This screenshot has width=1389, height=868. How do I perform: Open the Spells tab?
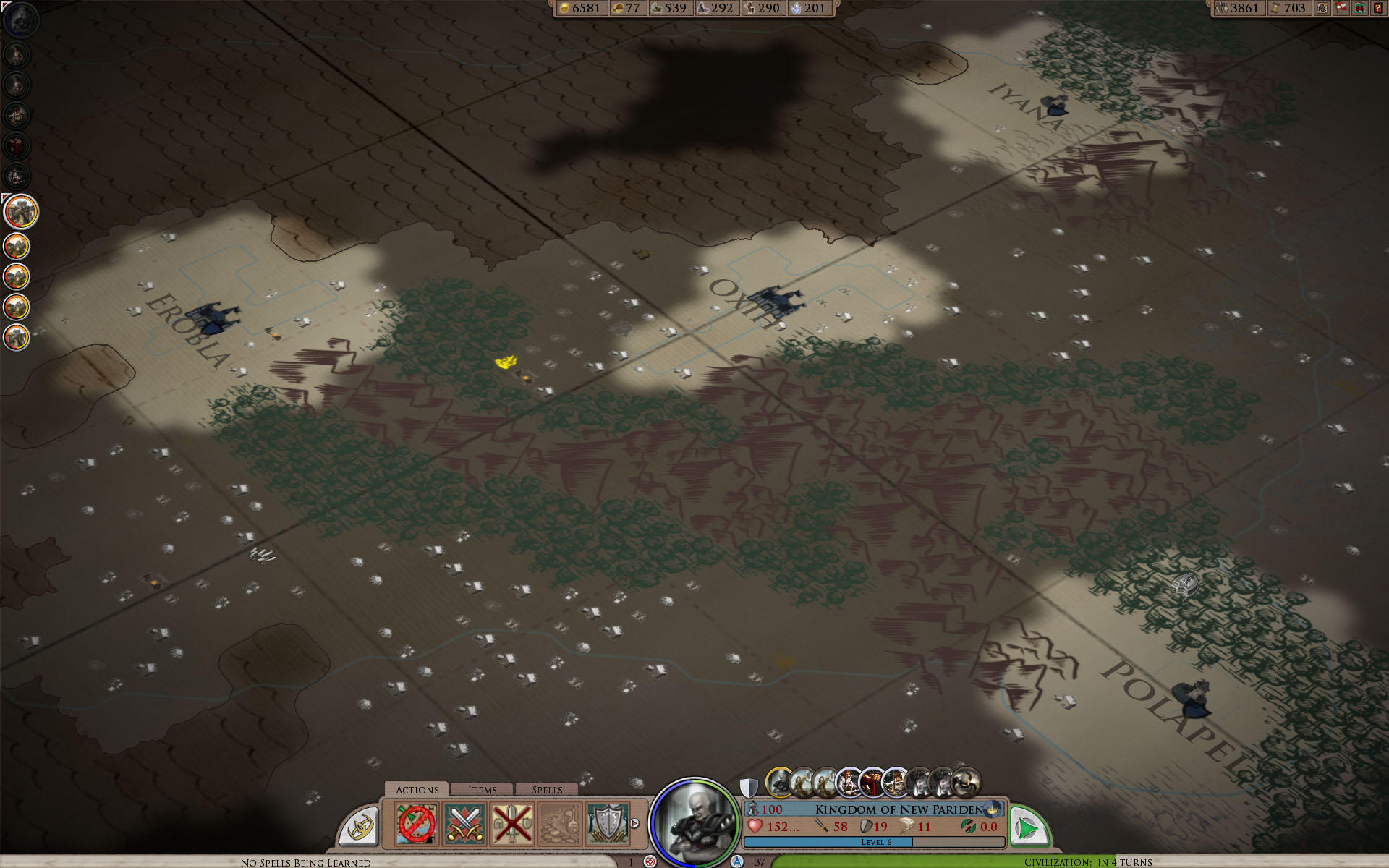click(547, 790)
